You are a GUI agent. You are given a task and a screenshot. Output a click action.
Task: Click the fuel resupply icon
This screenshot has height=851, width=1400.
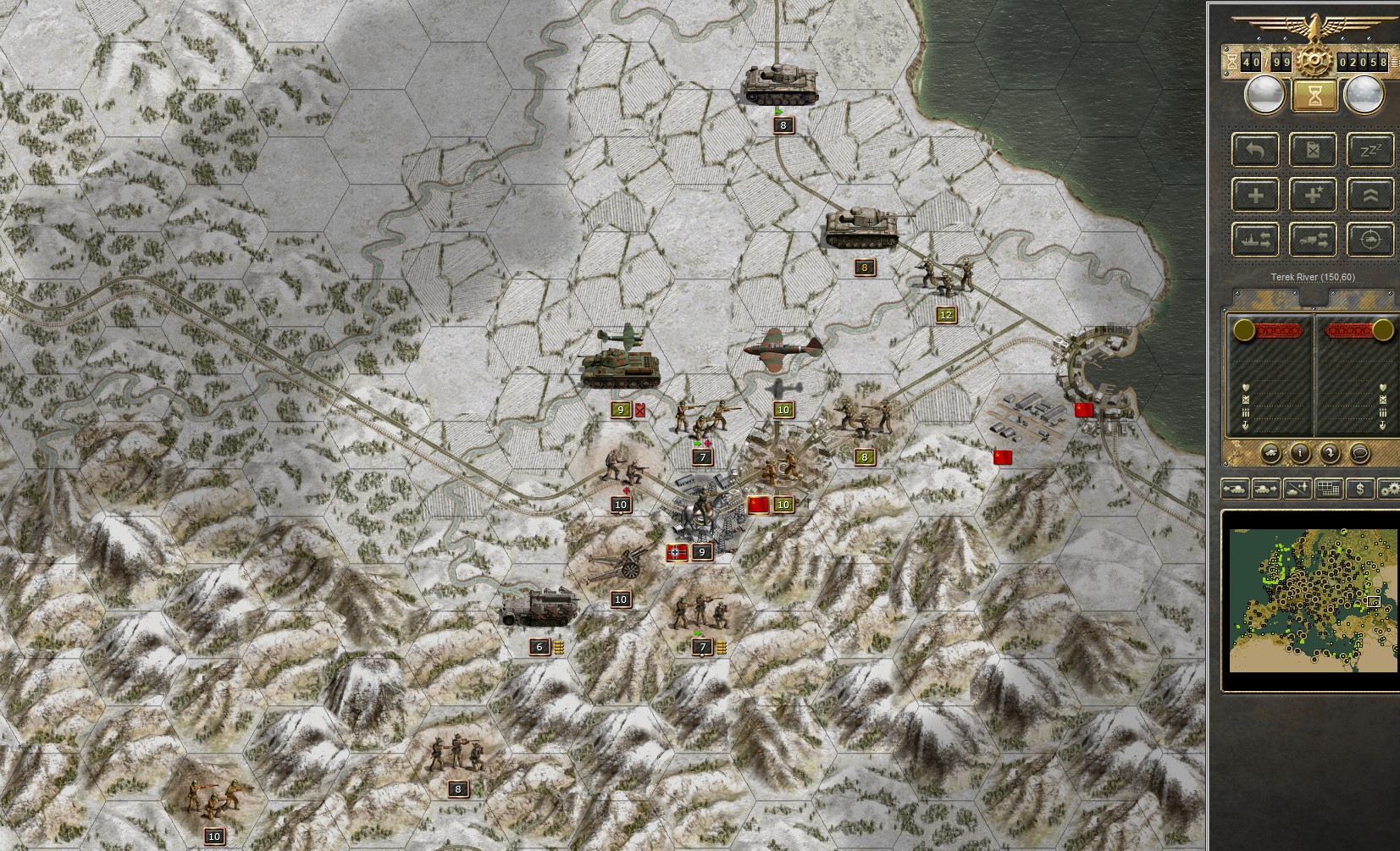[1313, 151]
